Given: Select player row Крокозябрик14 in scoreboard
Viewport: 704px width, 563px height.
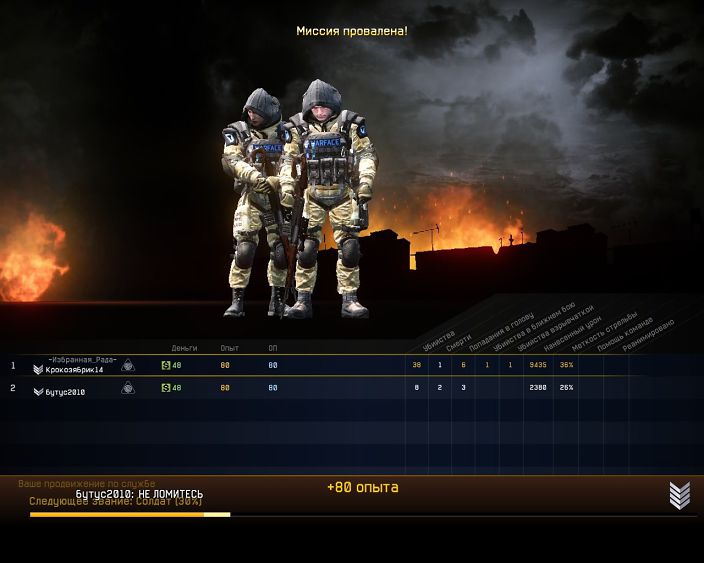Looking at the screenshot, I should (x=75, y=369).
